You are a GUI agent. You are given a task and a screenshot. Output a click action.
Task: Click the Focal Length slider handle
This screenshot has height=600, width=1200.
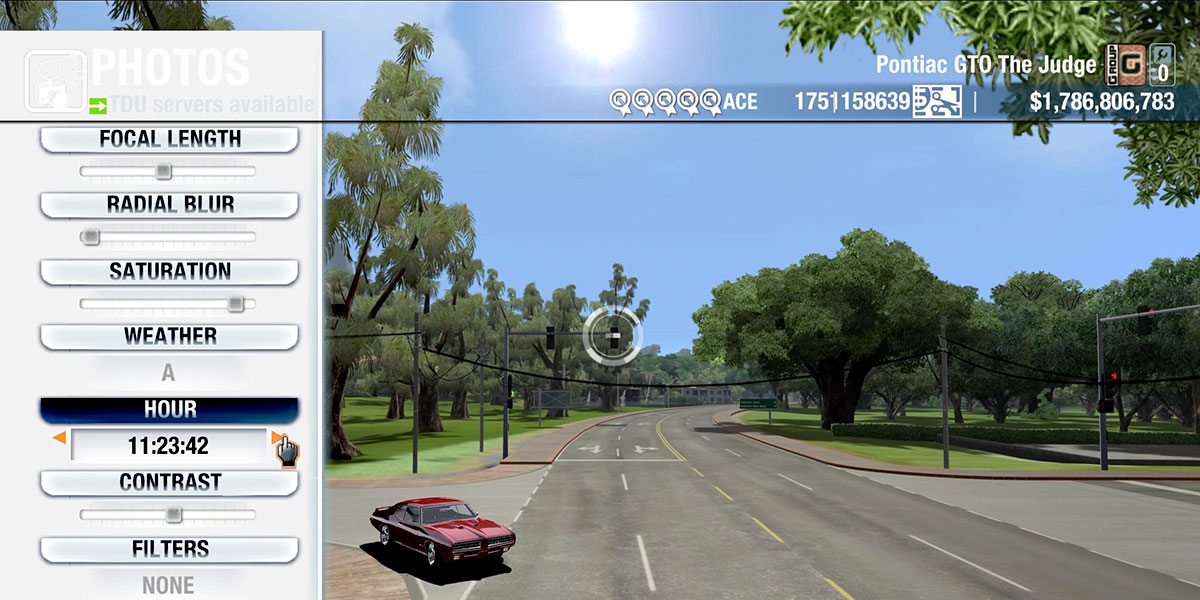tap(163, 172)
